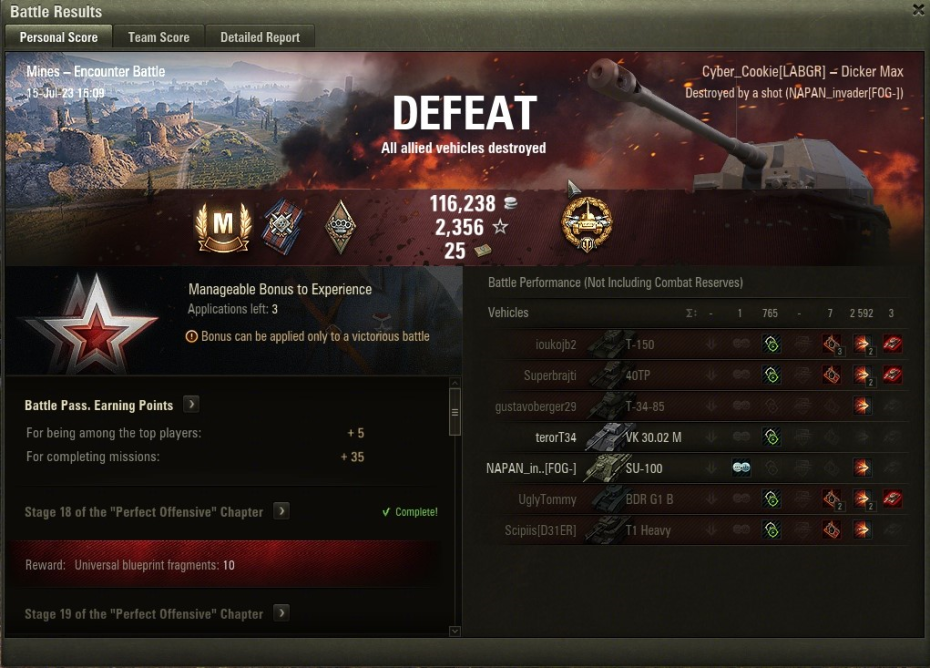This screenshot has height=668, width=930.
Task: Click the Manageable Bonus red star icon
Action: (x=92, y=322)
